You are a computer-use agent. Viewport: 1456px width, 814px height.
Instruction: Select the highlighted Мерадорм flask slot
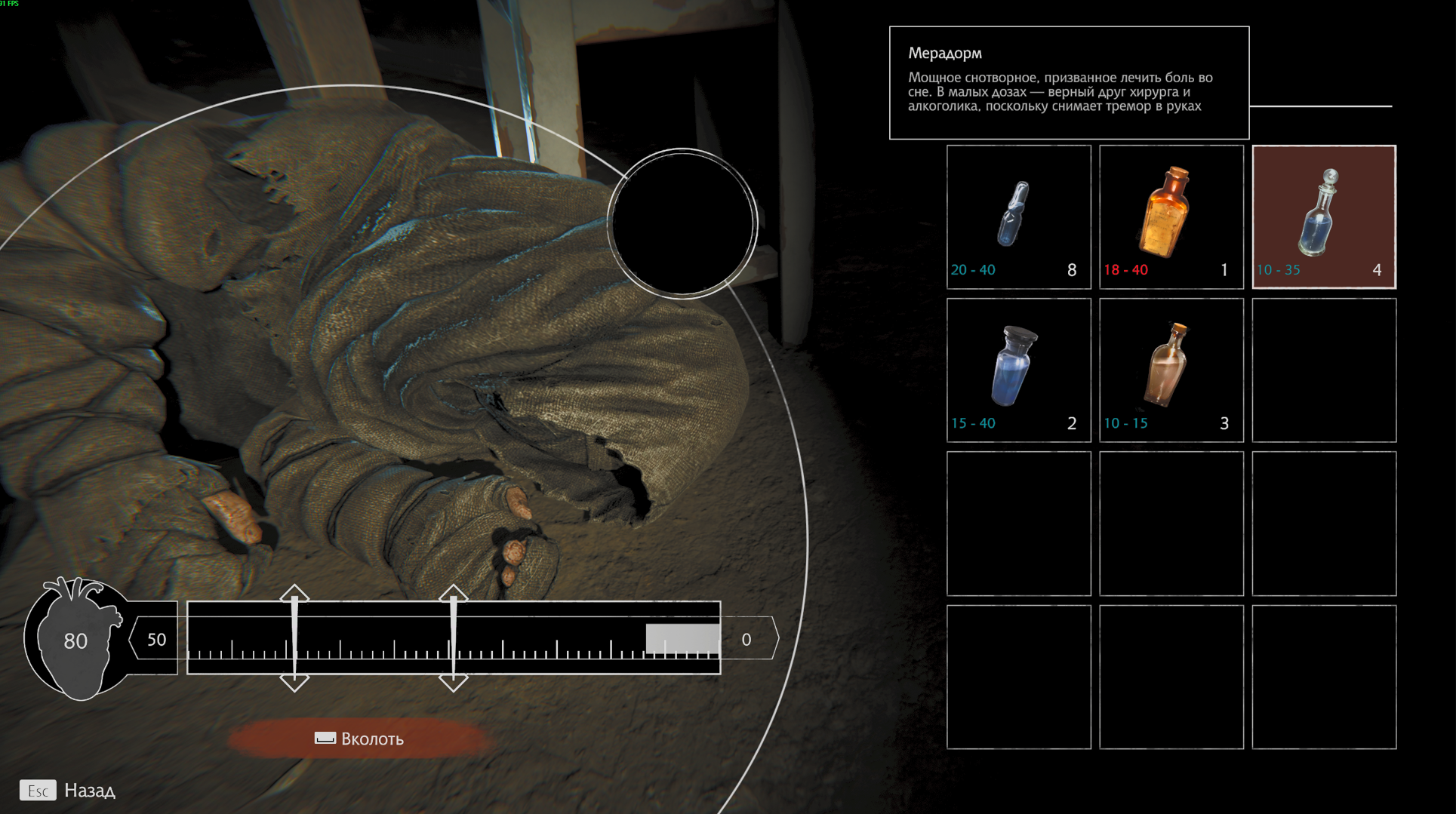(x=1323, y=217)
